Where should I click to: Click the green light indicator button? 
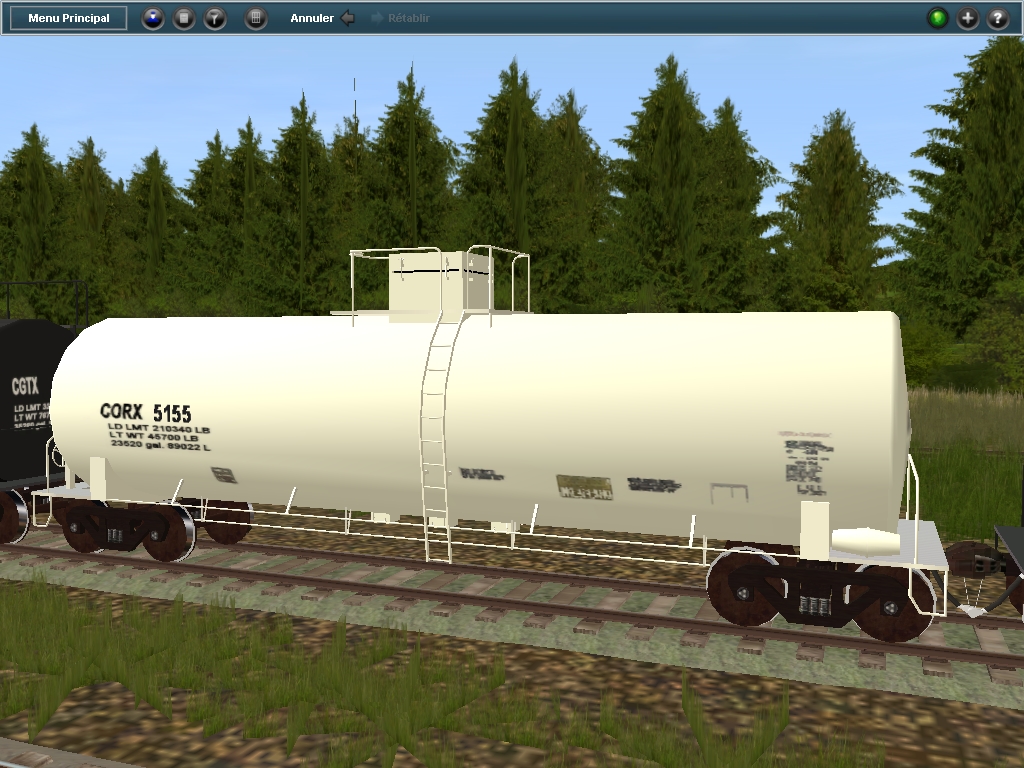[x=937, y=18]
